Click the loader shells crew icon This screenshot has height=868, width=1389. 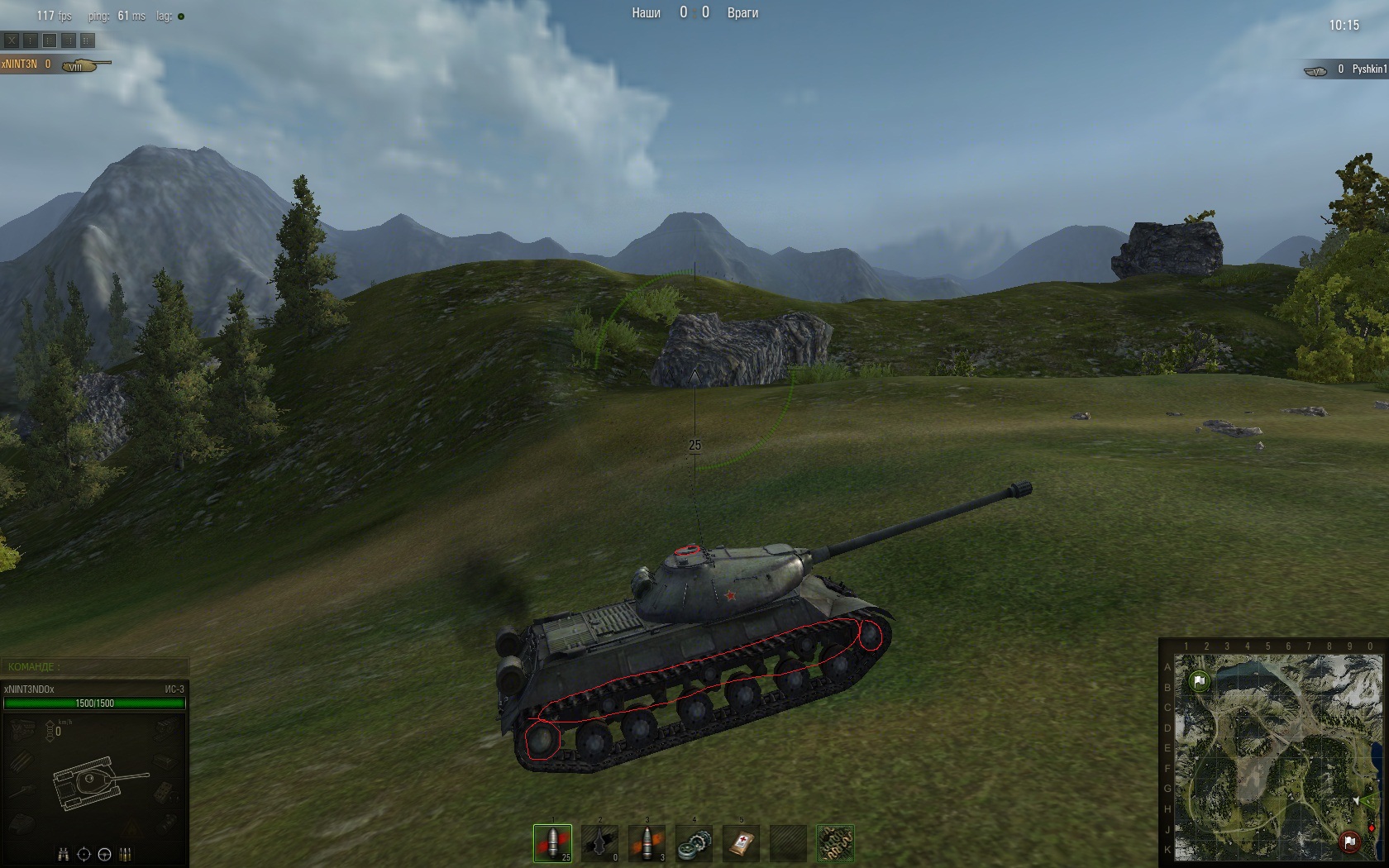click(126, 855)
